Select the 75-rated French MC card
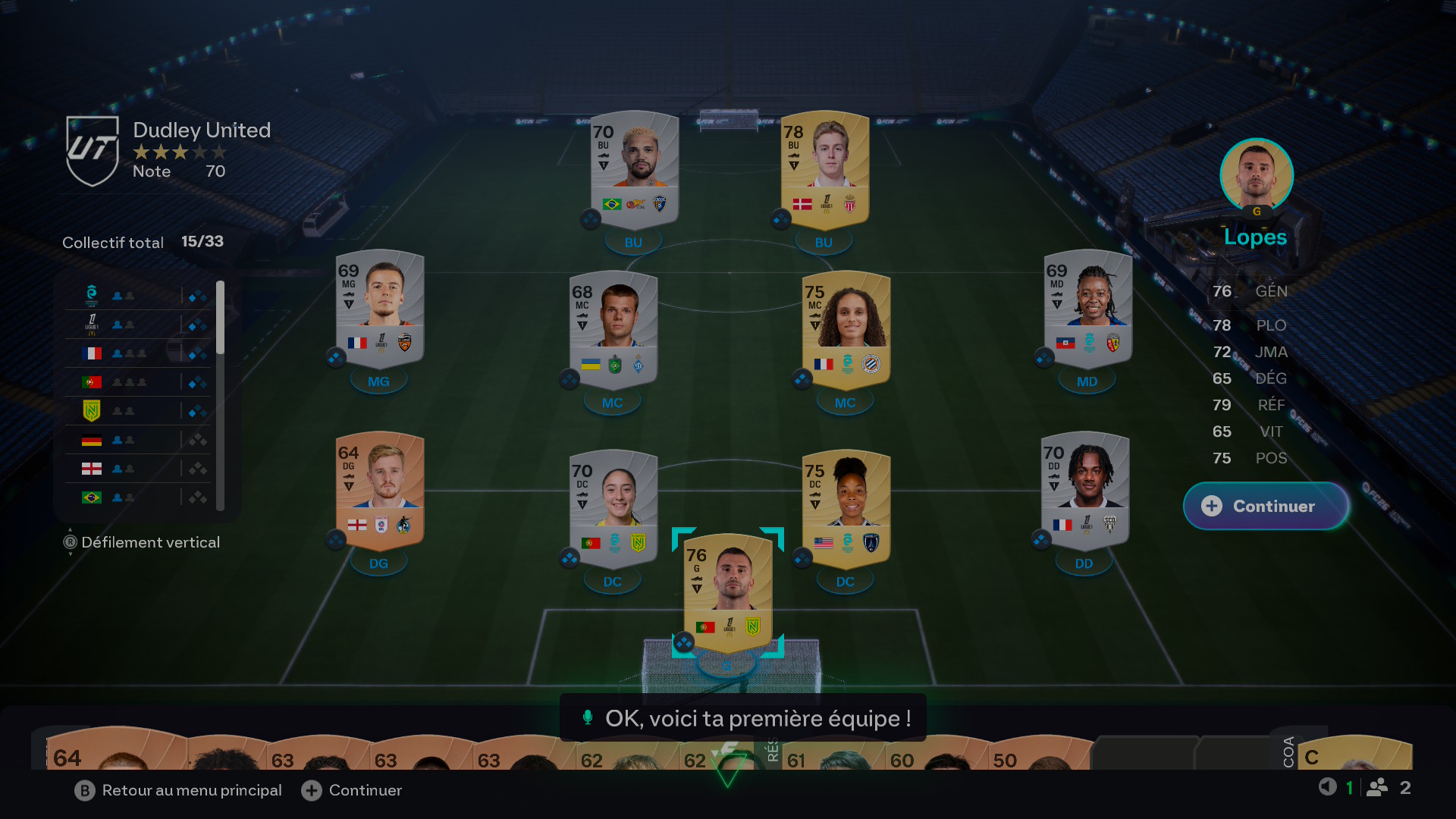 846,330
